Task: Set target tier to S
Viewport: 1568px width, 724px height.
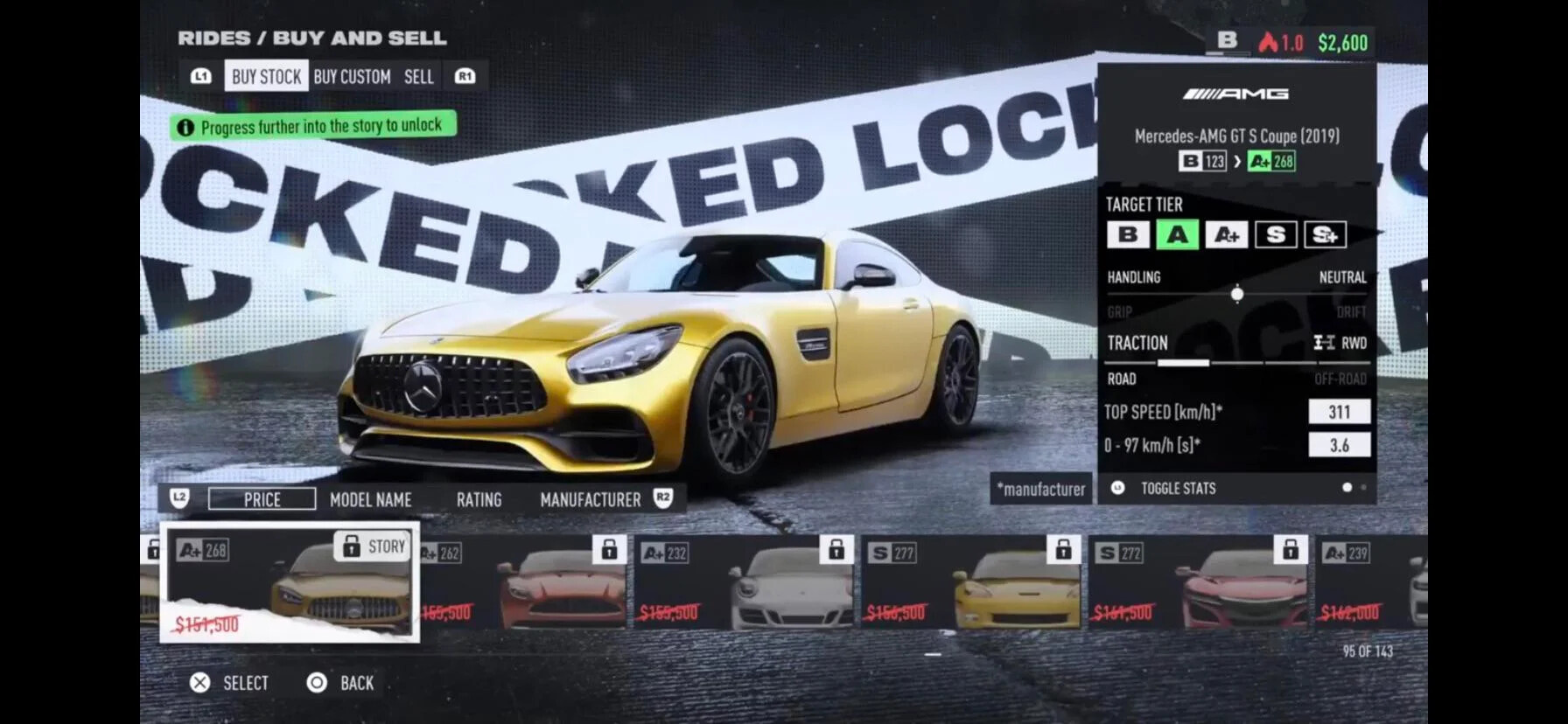Action: click(x=1275, y=234)
